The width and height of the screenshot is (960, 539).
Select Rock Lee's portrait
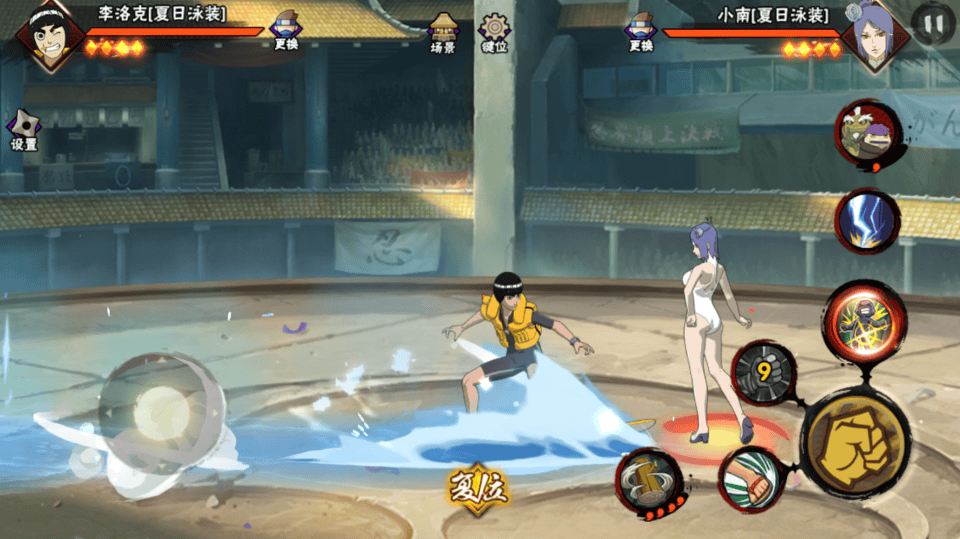[x=48, y=36]
